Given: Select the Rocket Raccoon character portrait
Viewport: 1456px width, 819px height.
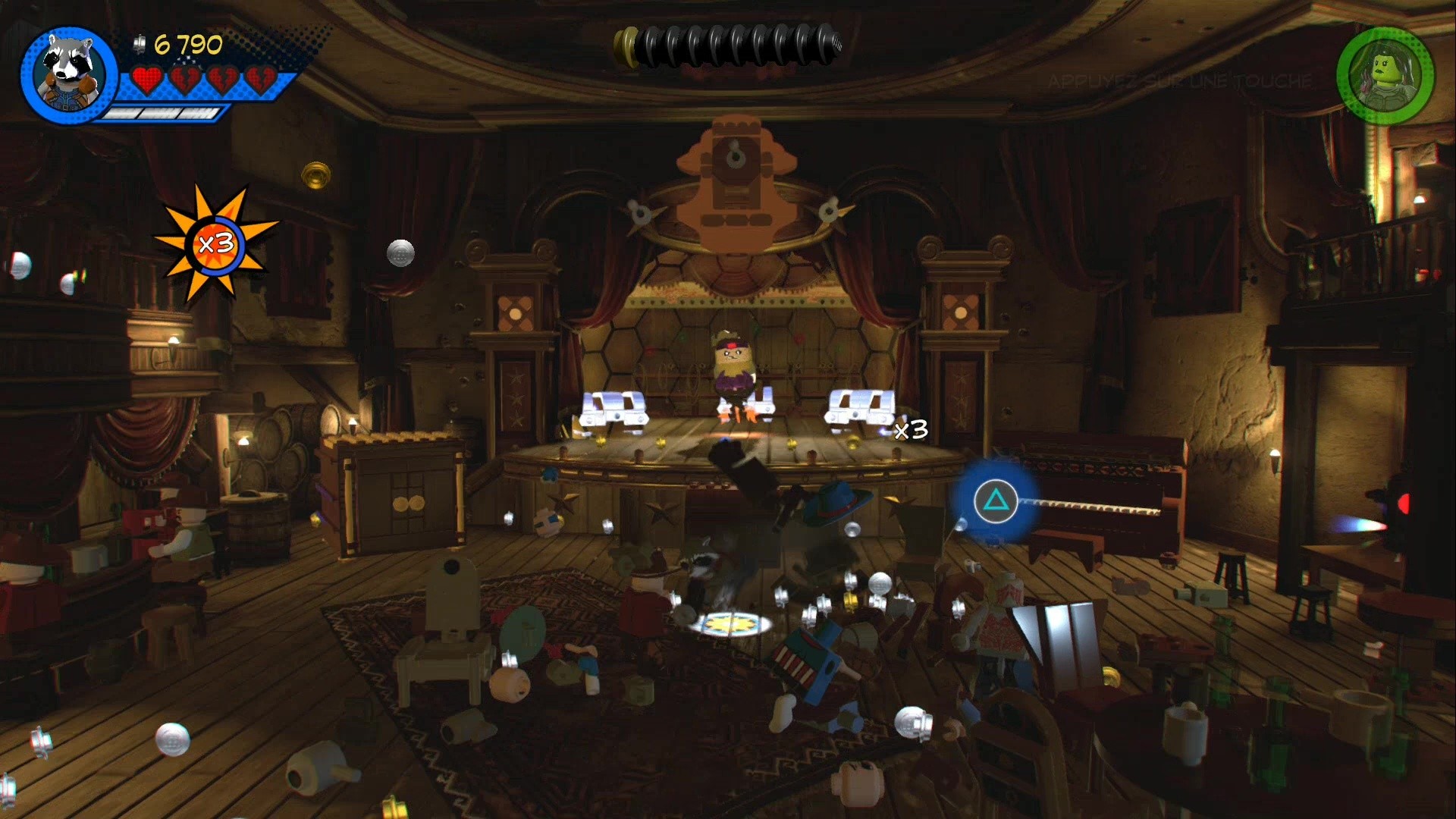Looking at the screenshot, I should pos(64,72).
